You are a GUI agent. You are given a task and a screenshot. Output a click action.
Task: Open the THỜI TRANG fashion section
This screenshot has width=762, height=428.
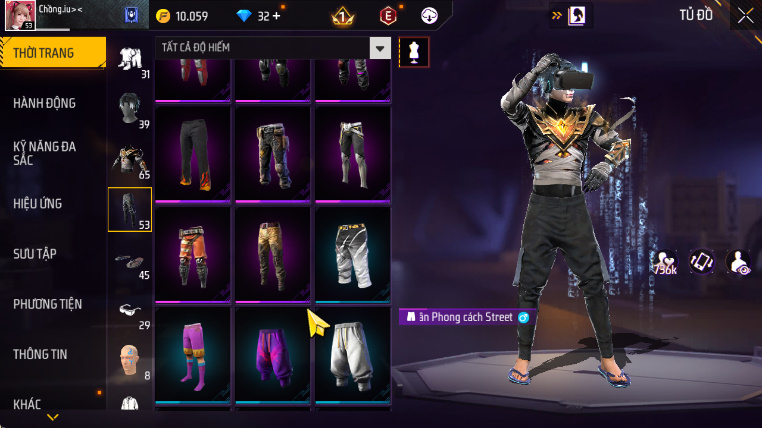pos(52,53)
